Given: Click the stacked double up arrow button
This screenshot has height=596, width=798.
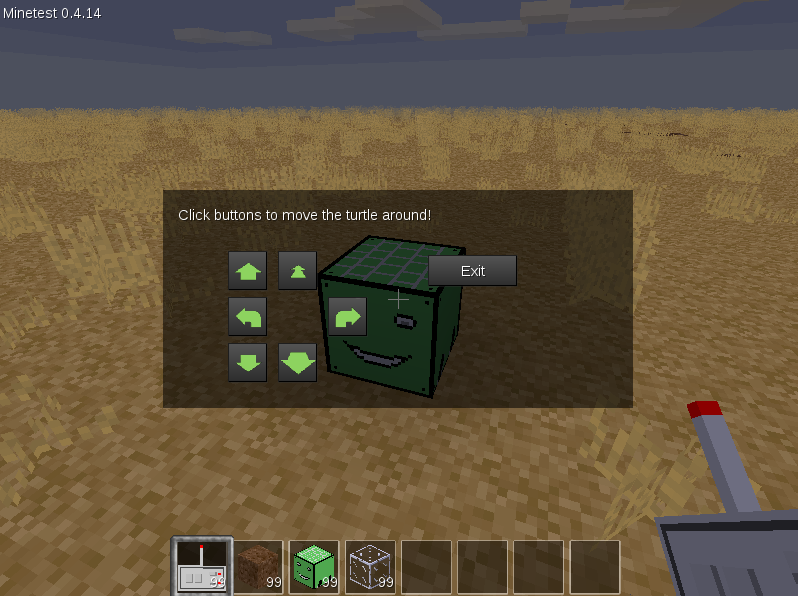Looking at the screenshot, I should [x=297, y=270].
